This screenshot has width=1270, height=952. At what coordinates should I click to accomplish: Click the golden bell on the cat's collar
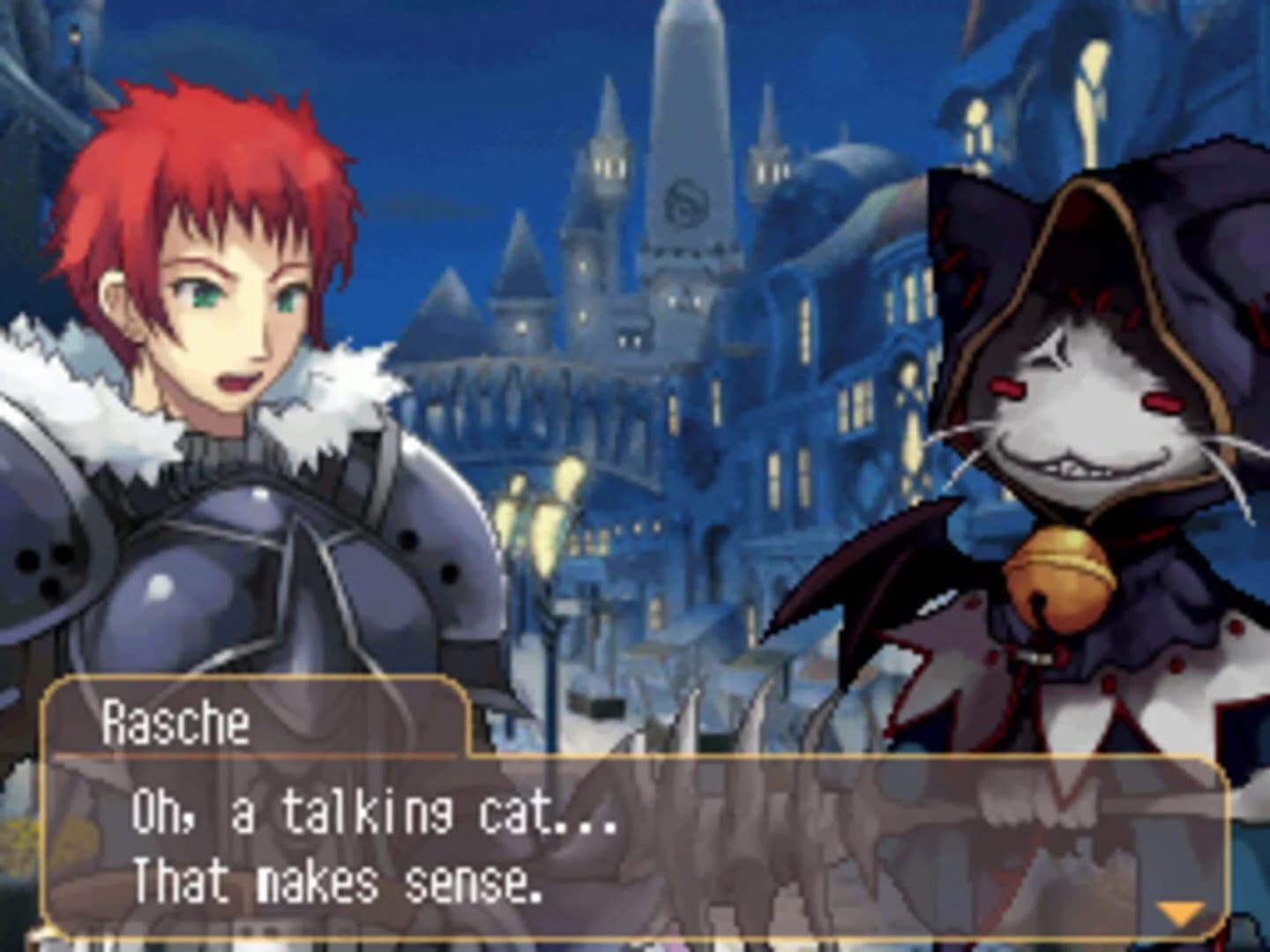point(1057,572)
